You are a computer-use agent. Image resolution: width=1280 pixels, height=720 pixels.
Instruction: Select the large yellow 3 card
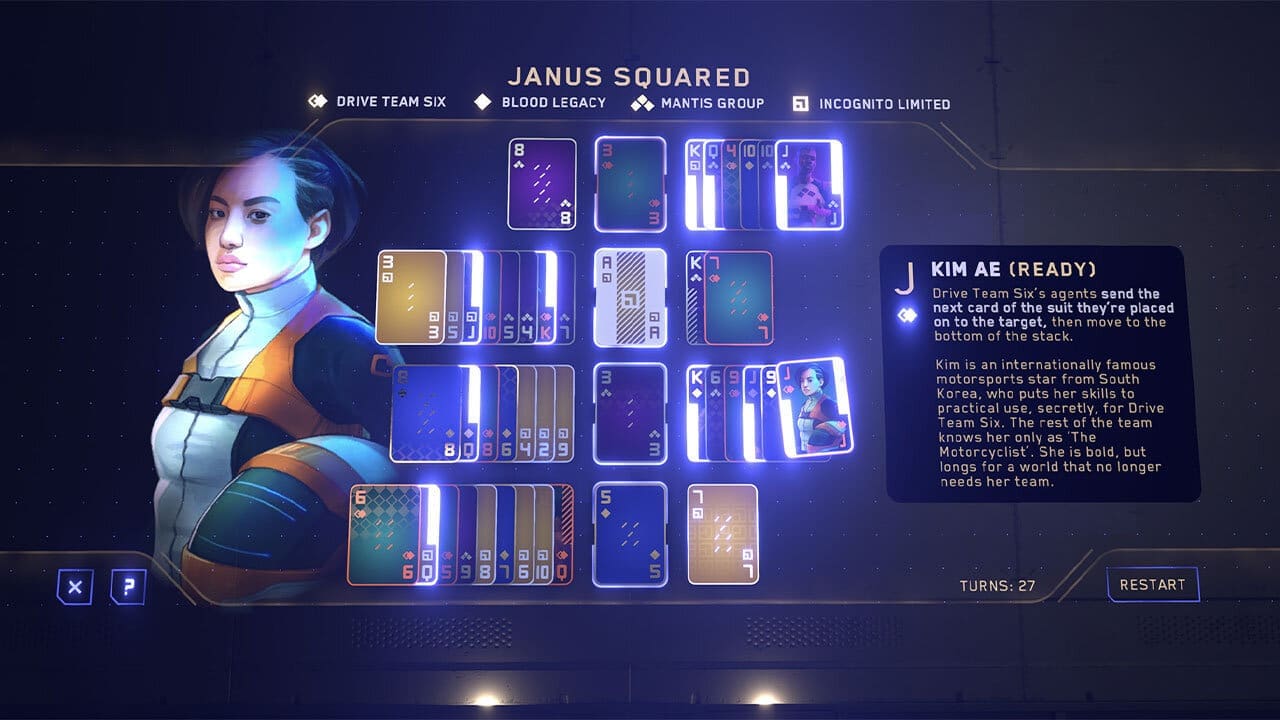coord(410,297)
